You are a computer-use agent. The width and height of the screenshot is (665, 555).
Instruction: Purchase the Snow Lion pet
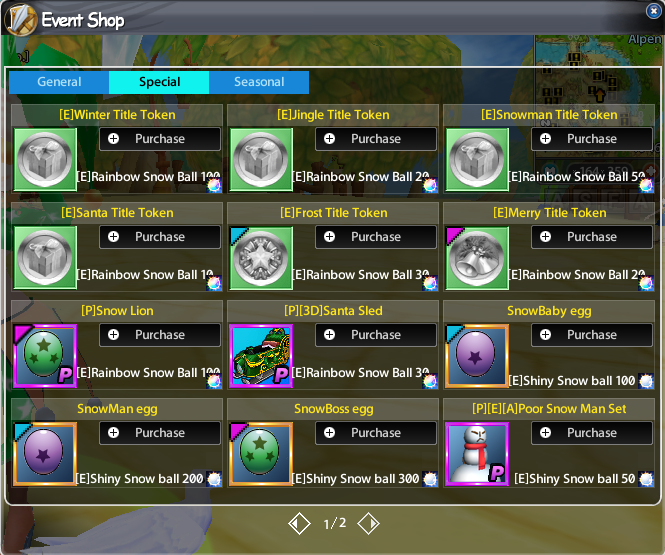pos(160,335)
